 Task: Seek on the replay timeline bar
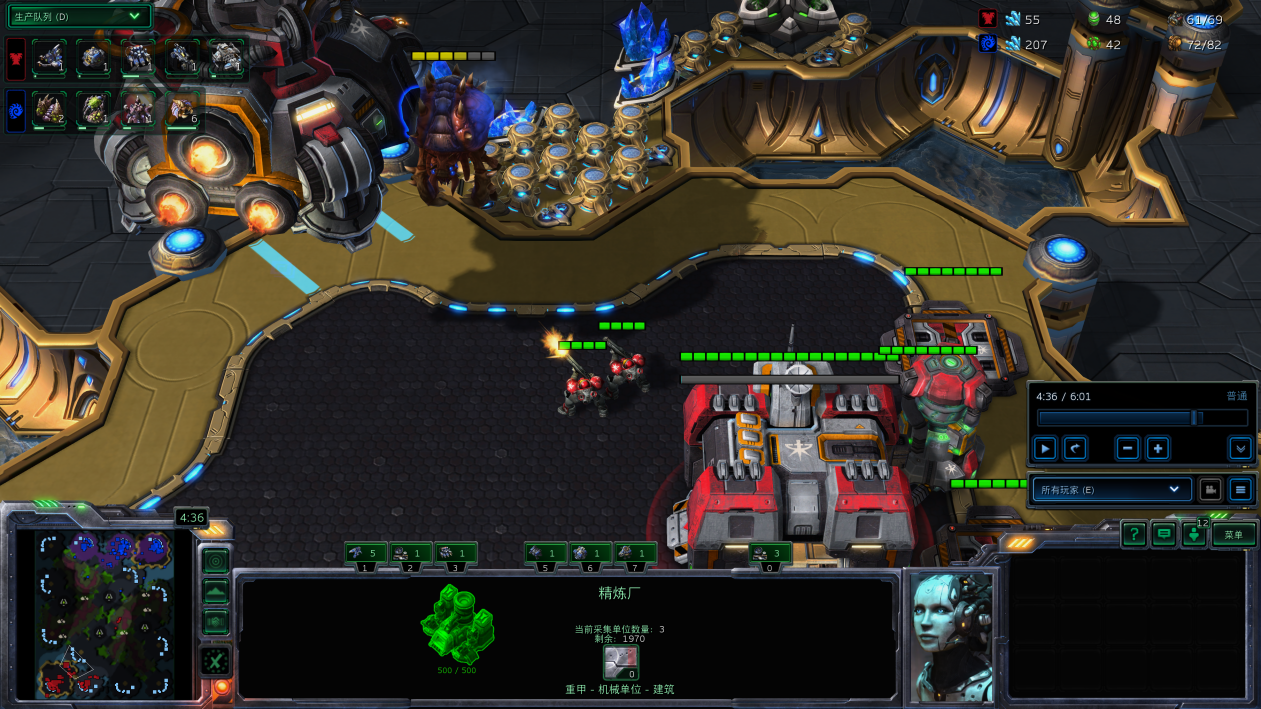[1141, 418]
